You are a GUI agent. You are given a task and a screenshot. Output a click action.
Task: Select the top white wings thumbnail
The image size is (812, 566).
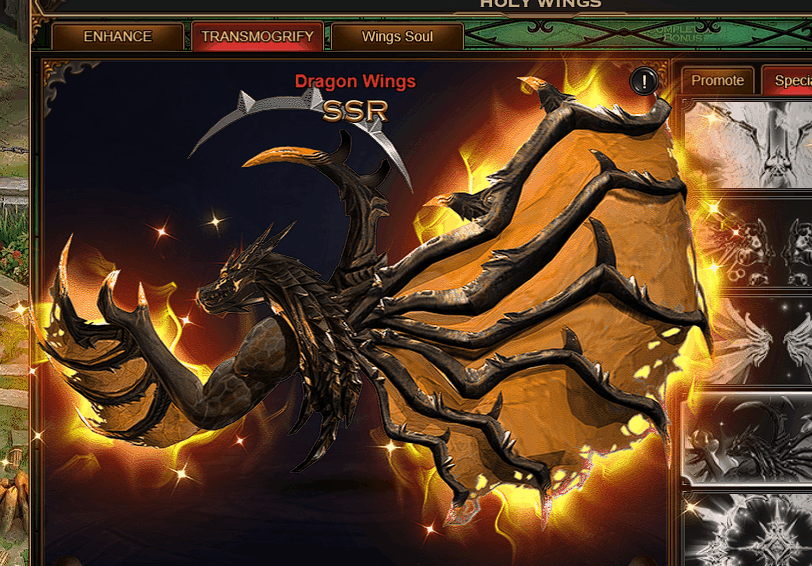[x=748, y=144]
